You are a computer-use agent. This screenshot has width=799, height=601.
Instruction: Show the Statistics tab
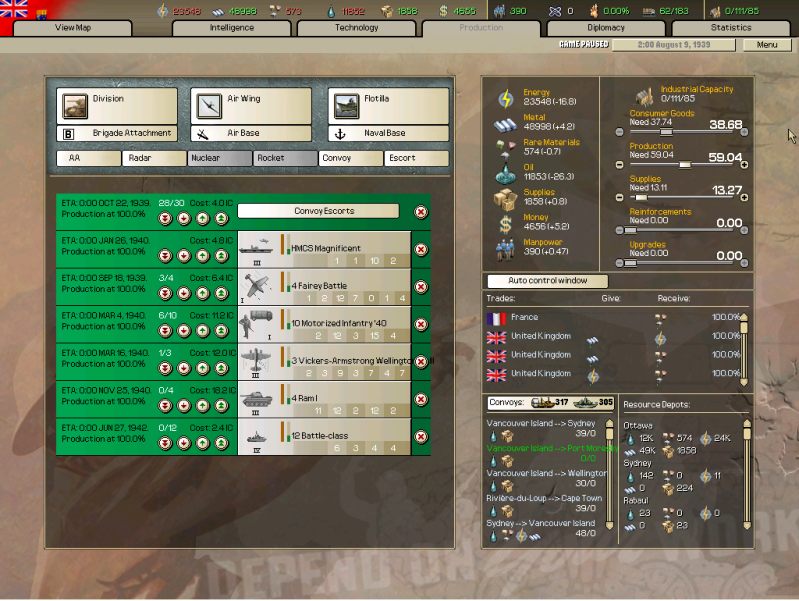point(731,28)
